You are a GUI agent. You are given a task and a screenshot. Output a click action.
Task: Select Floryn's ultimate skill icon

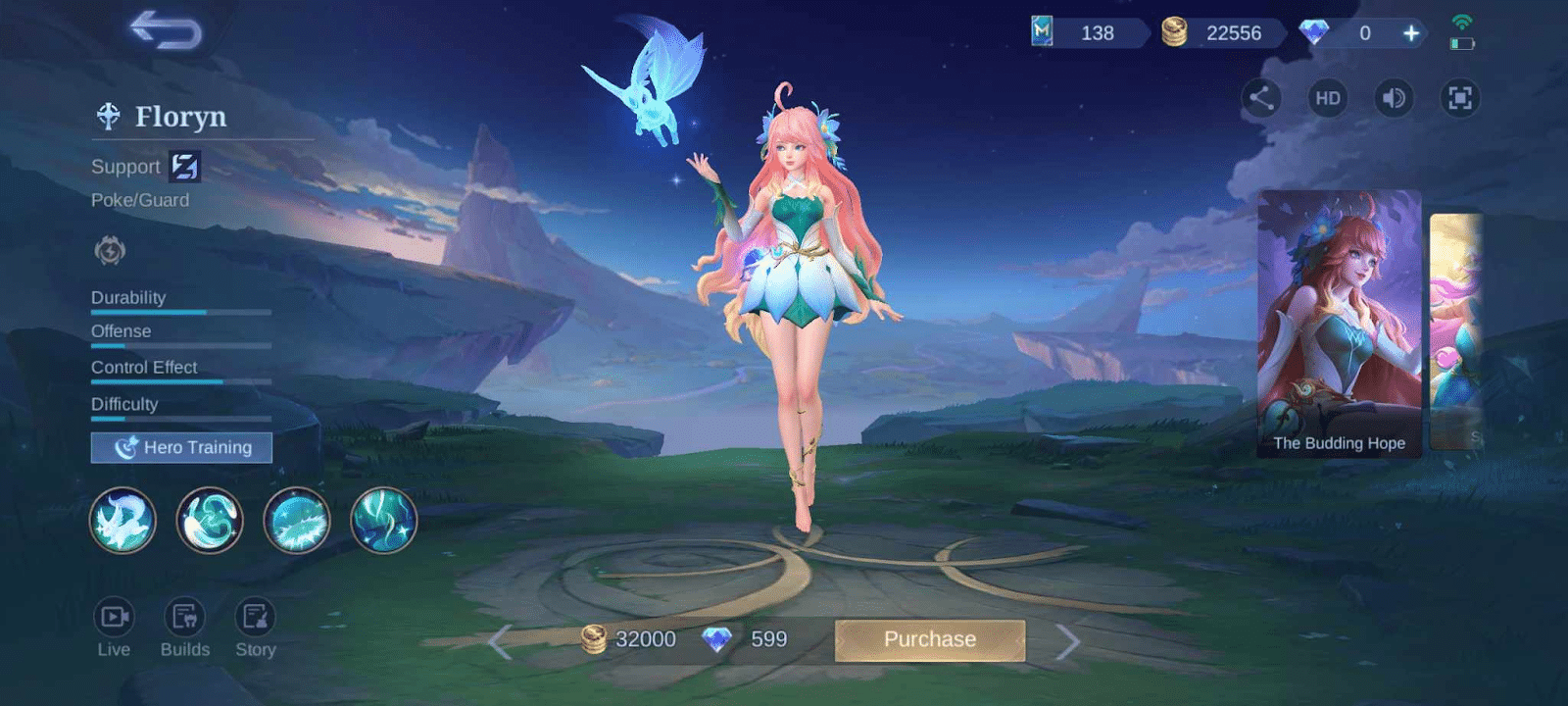point(383,521)
